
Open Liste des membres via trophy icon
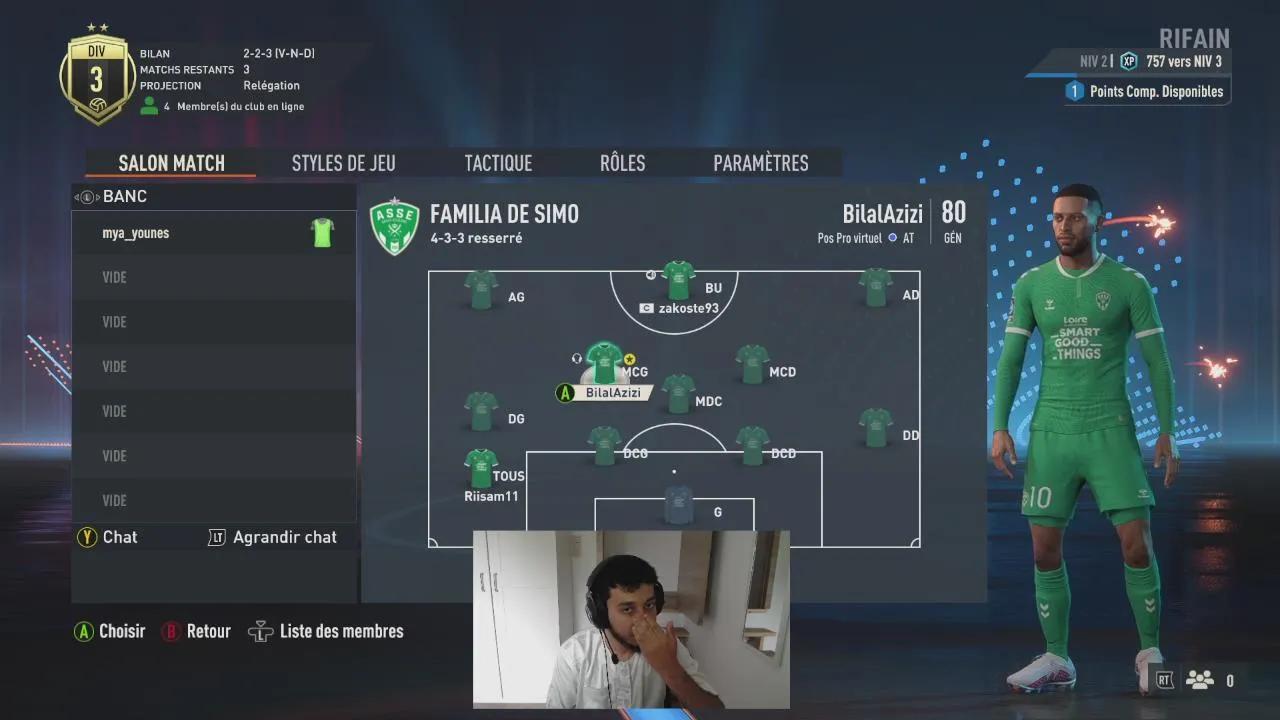[260, 631]
